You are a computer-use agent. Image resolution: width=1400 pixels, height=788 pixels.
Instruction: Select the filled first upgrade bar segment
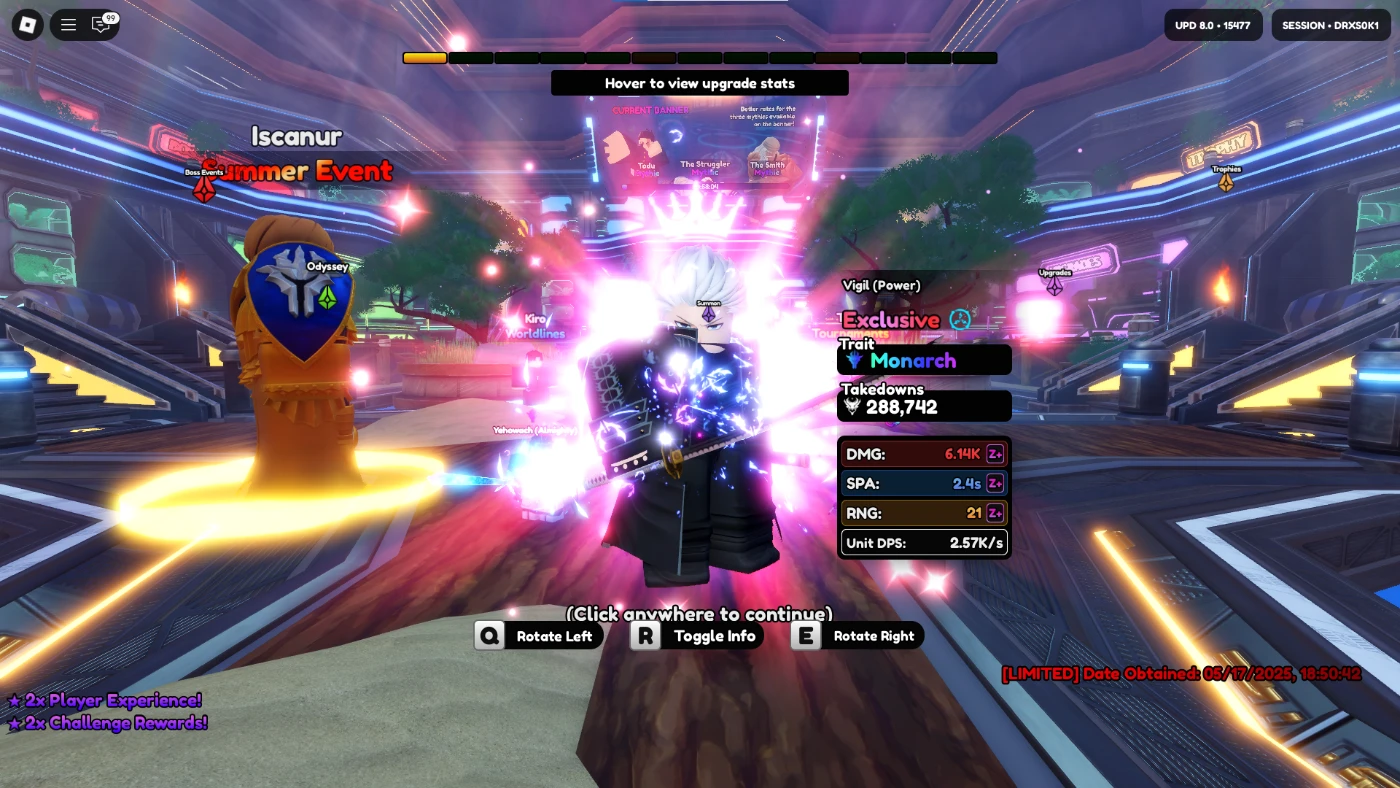[425, 58]
